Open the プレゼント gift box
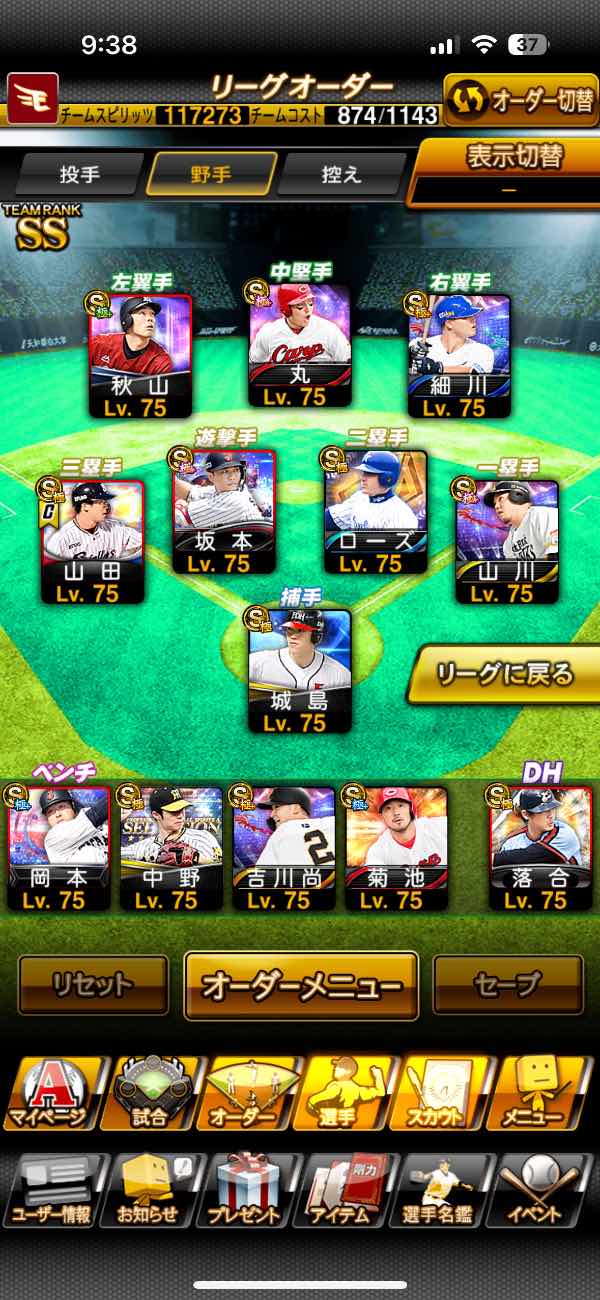 pos(244,1191)
